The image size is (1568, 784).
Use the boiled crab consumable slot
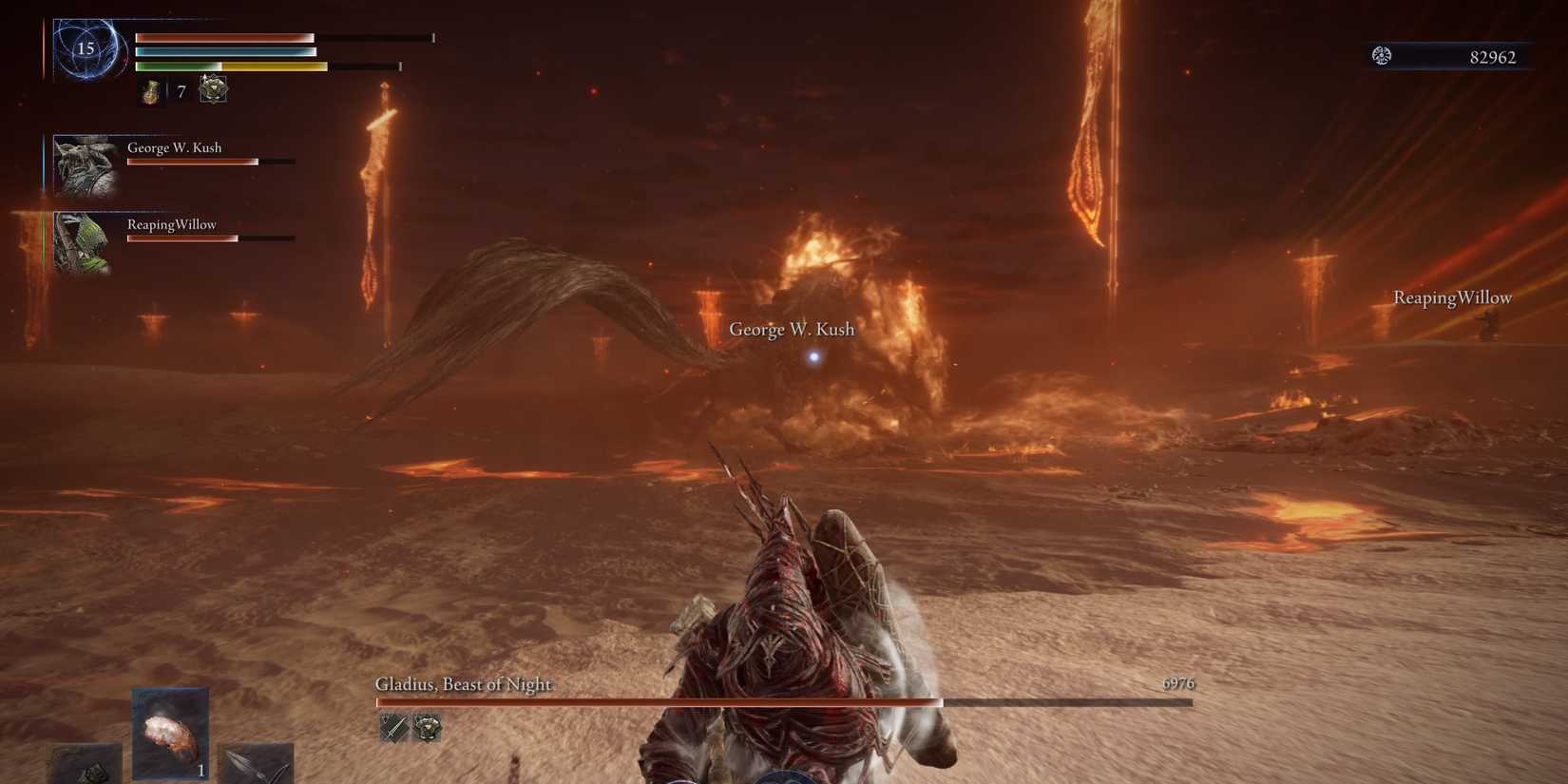click(x=170, y=734)
